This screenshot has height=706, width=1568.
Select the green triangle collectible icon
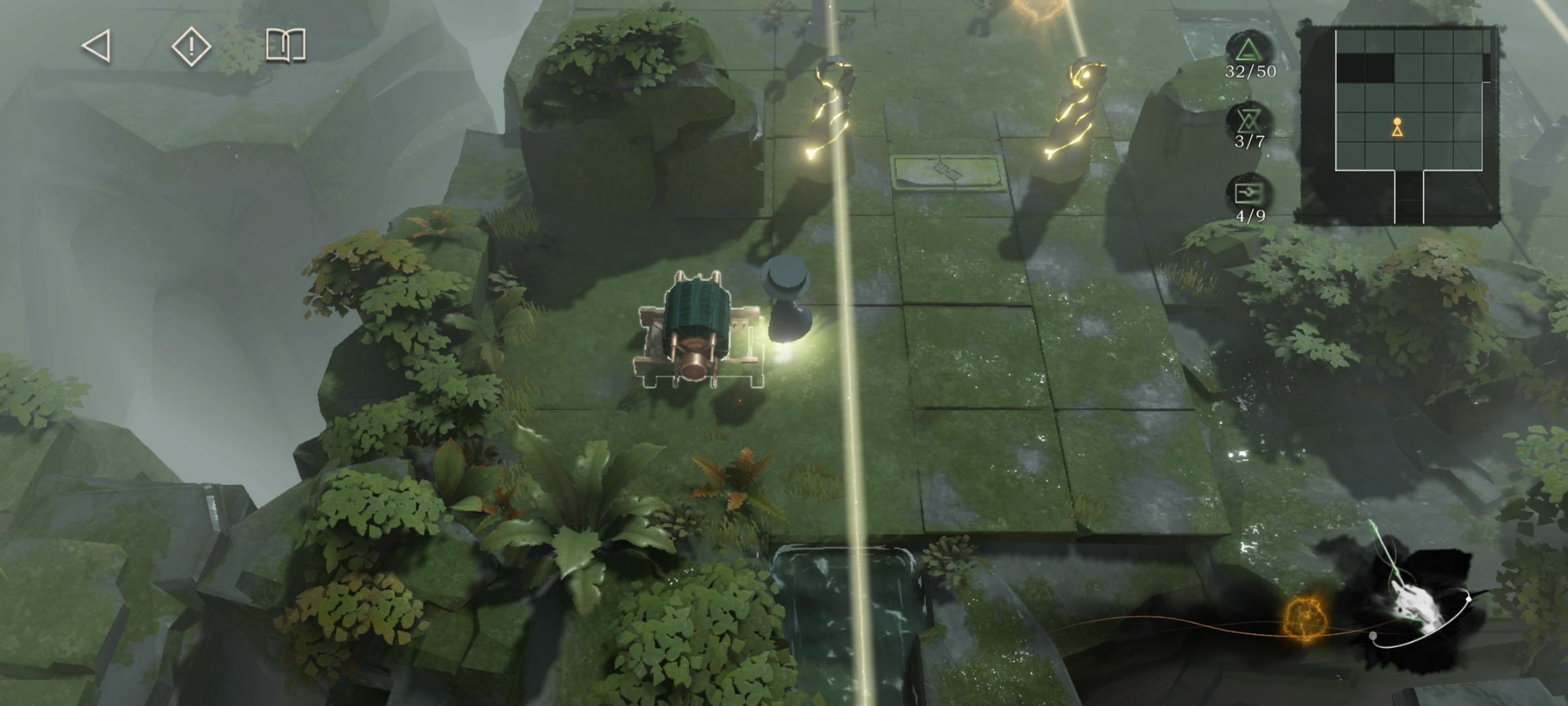tap(1249, 50)
